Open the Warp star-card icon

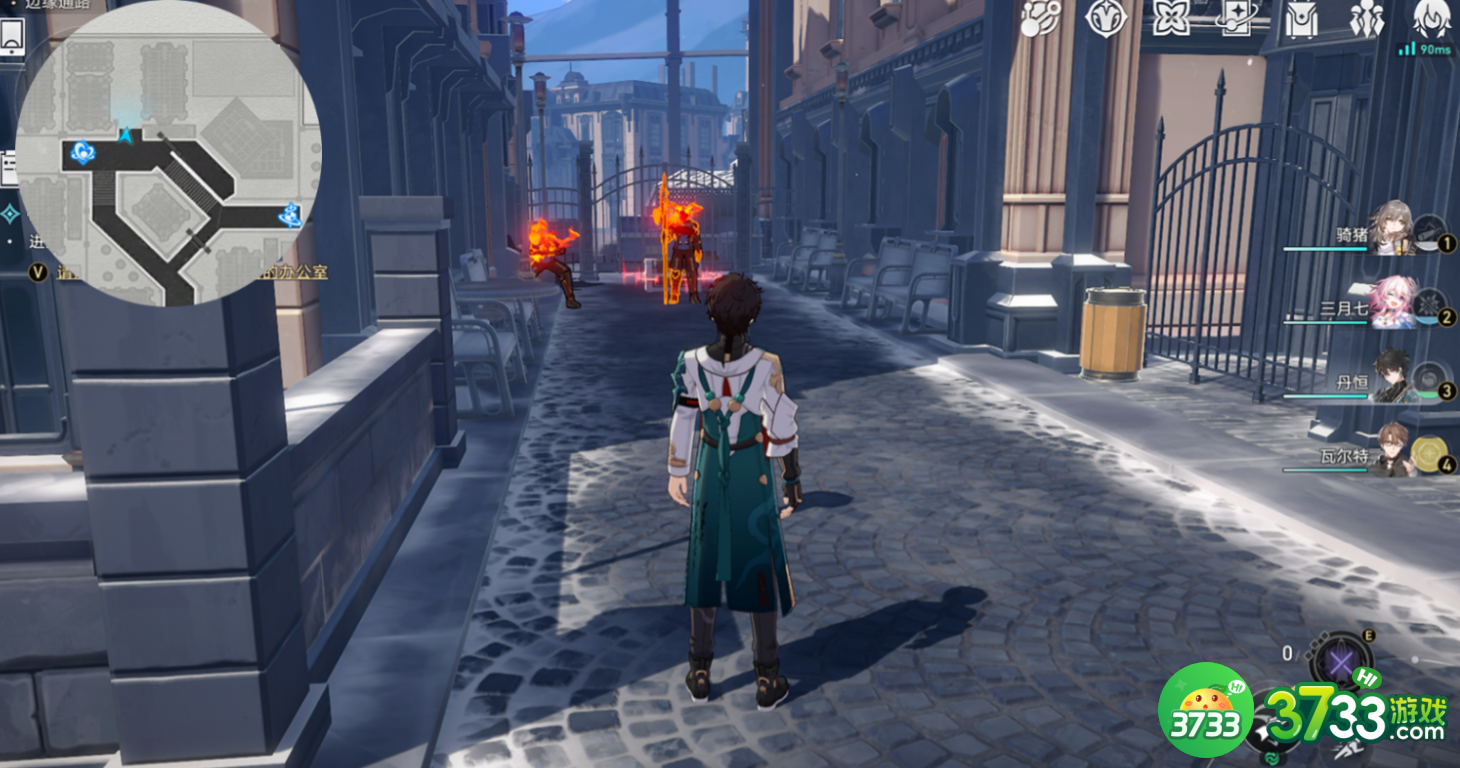(1236, 19)
